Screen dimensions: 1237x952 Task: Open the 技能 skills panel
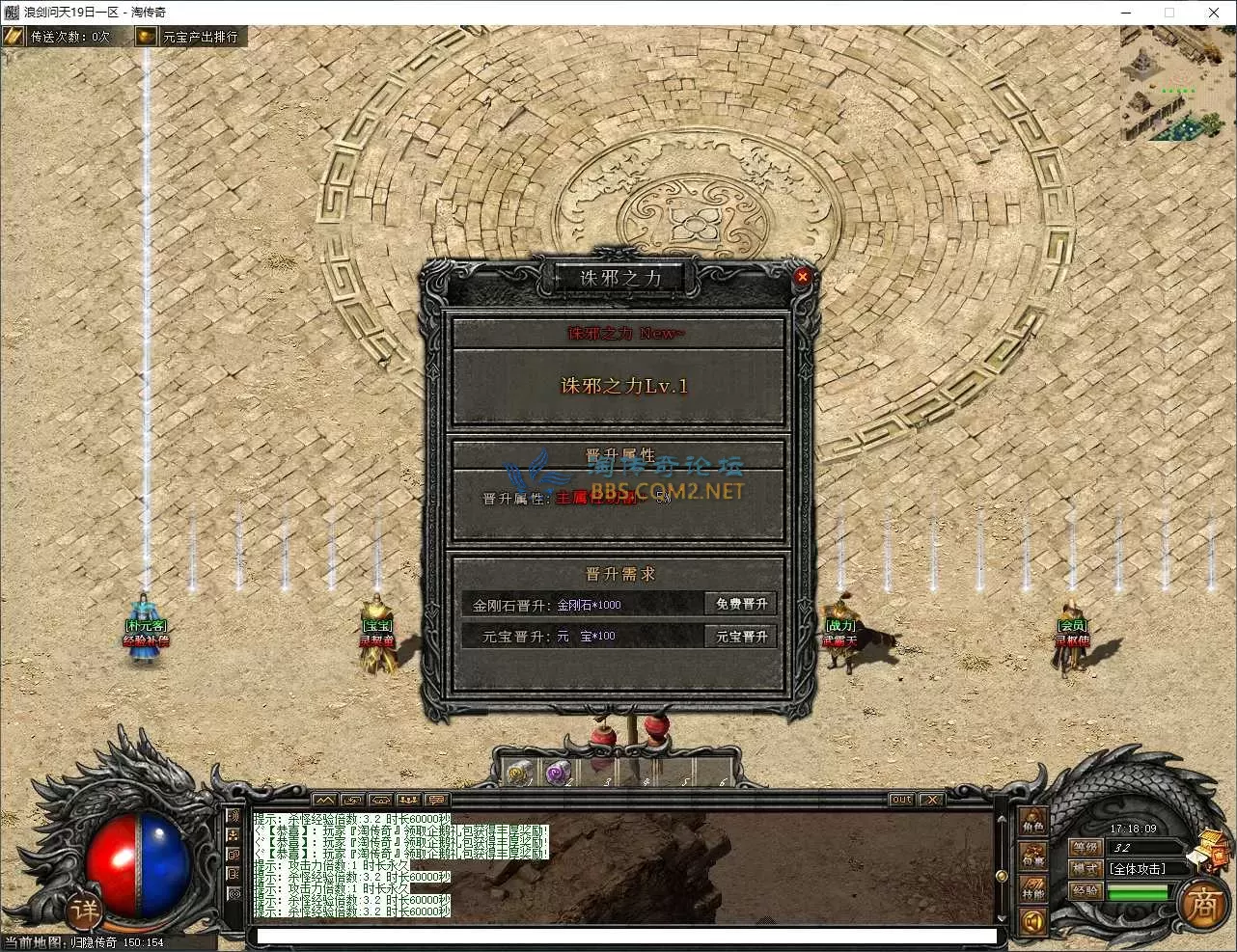tap(1033, 889)
